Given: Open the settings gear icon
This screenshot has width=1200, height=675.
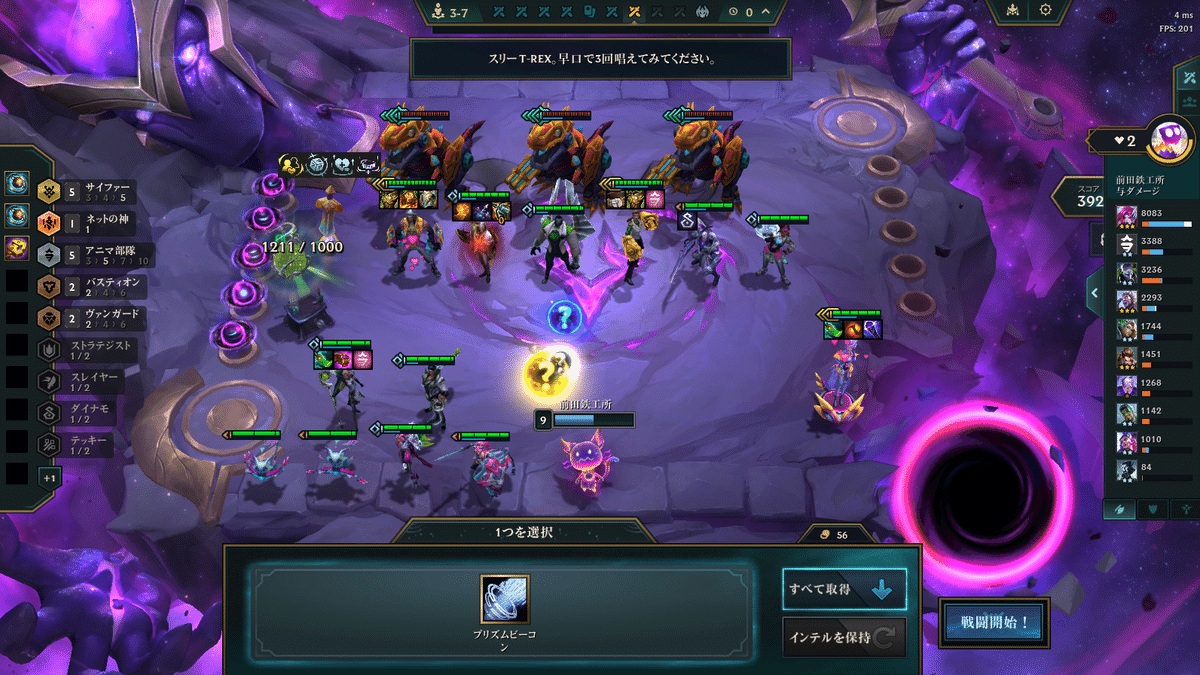Looking at the screenshot, I should click(1046, 10).
